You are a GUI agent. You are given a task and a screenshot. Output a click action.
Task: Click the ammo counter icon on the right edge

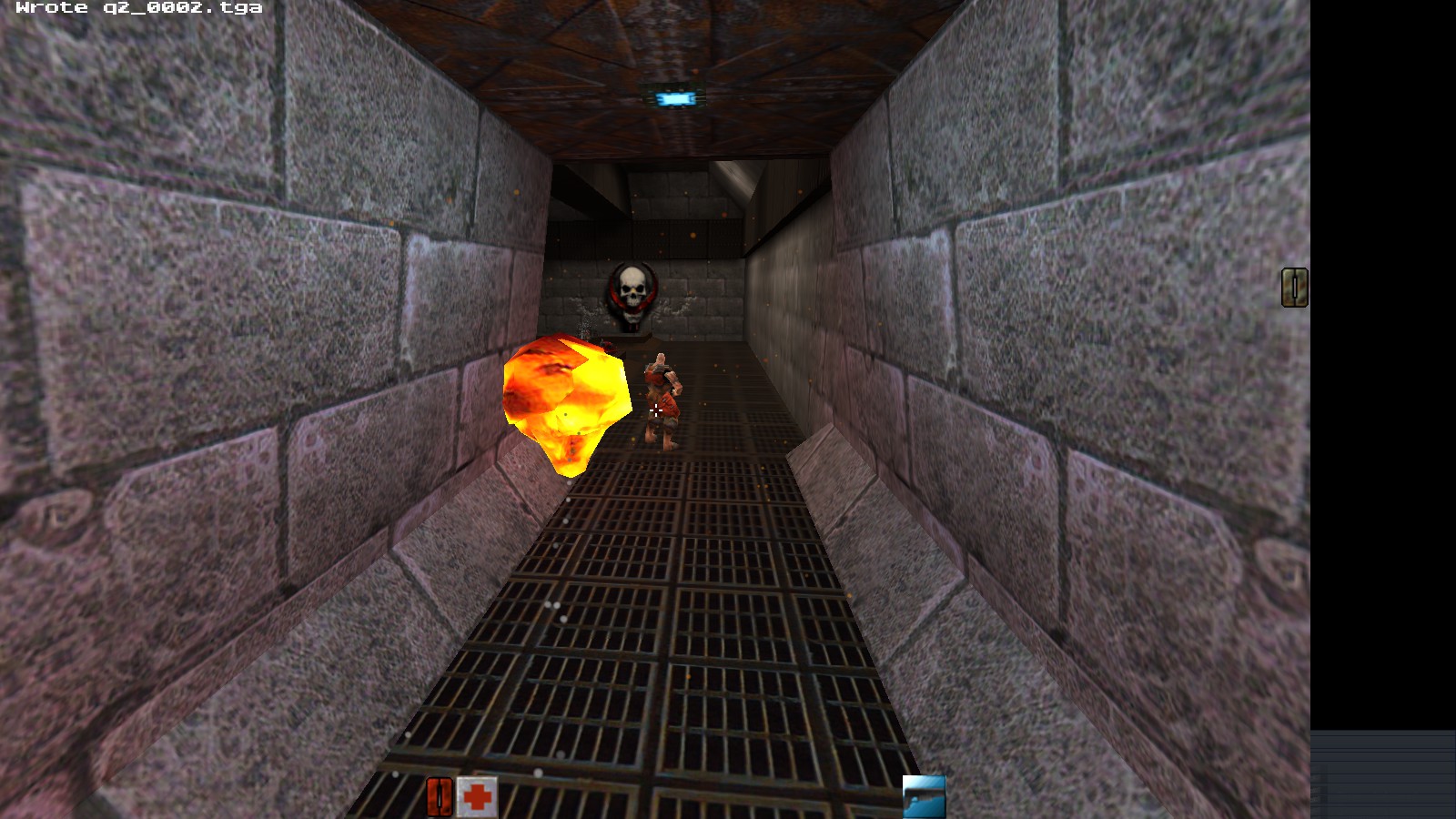(1293, 288)
